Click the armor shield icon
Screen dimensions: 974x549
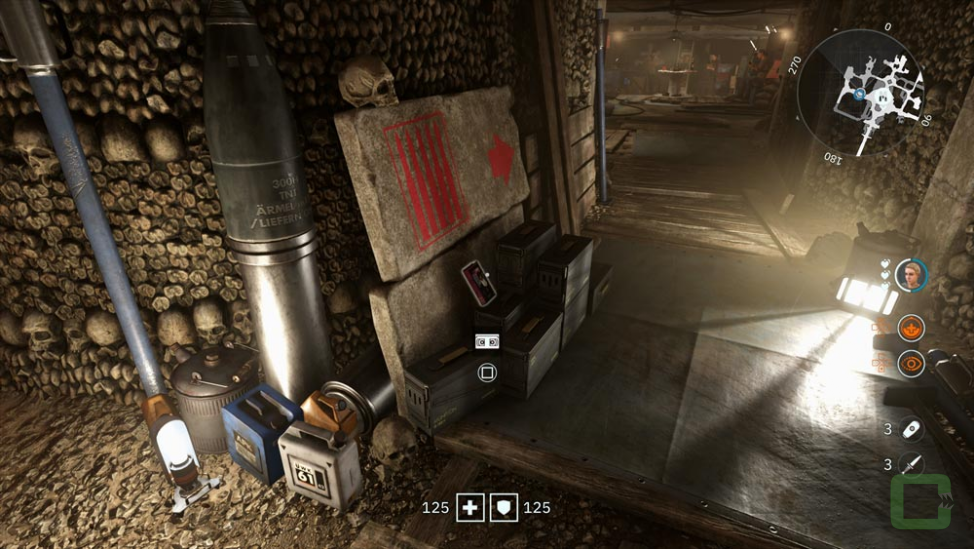504,508
